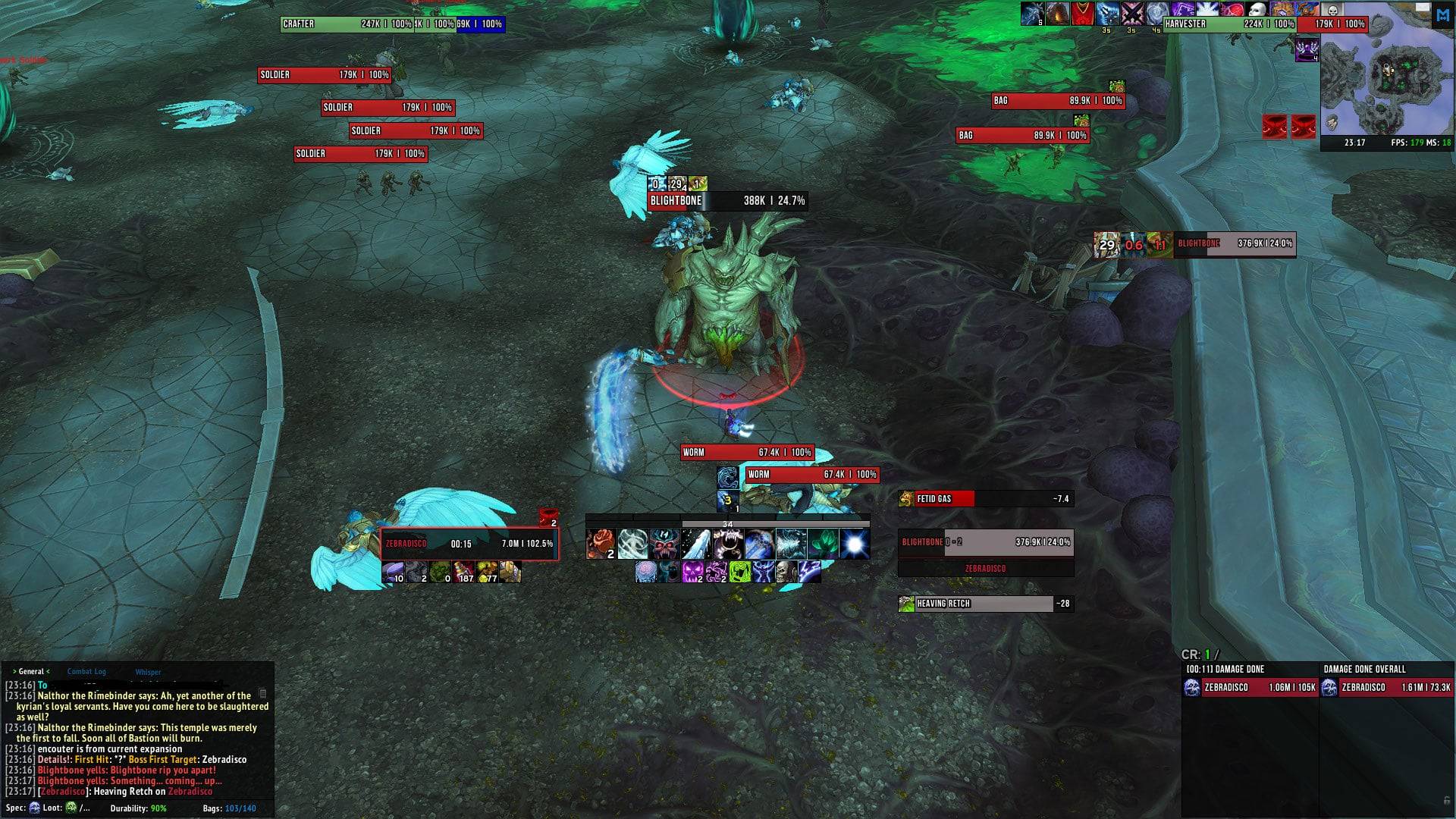Select Zebradisco row in Damage Done meter
This screenshot has height=819, width=1456.
click(x=1250, y=688)
